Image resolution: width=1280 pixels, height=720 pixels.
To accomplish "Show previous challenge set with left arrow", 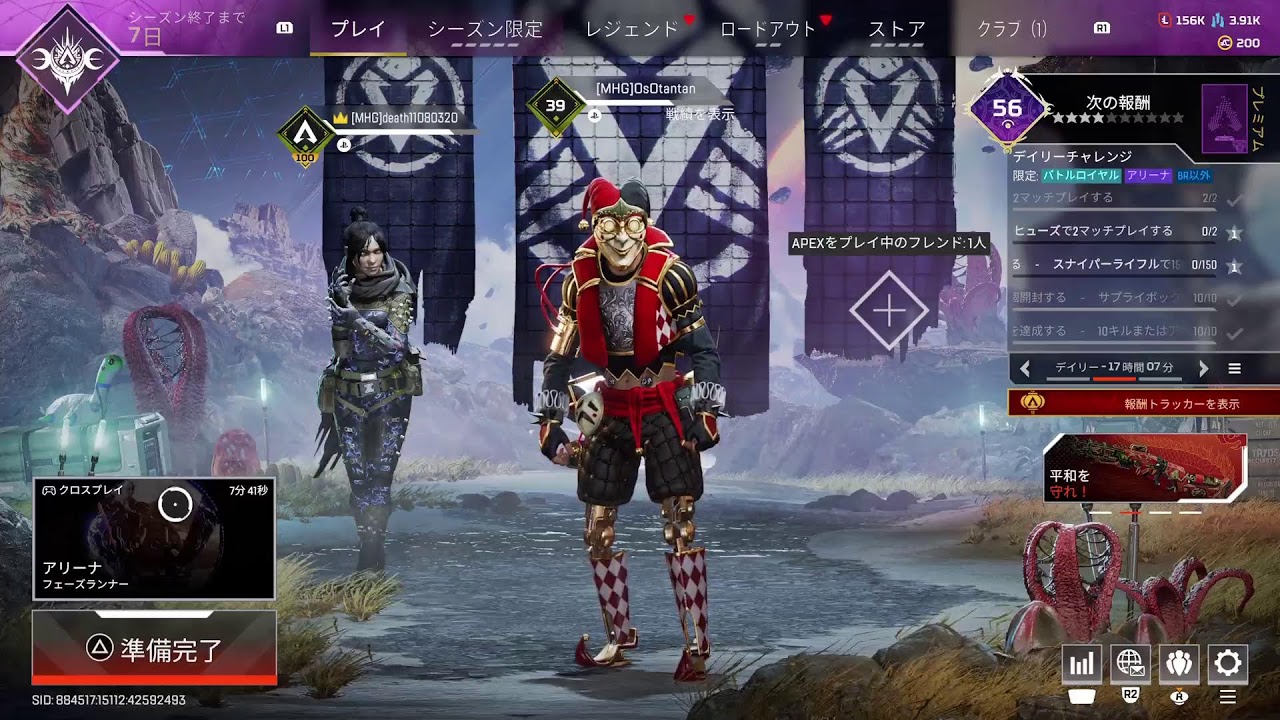I will coord(1025,369).
